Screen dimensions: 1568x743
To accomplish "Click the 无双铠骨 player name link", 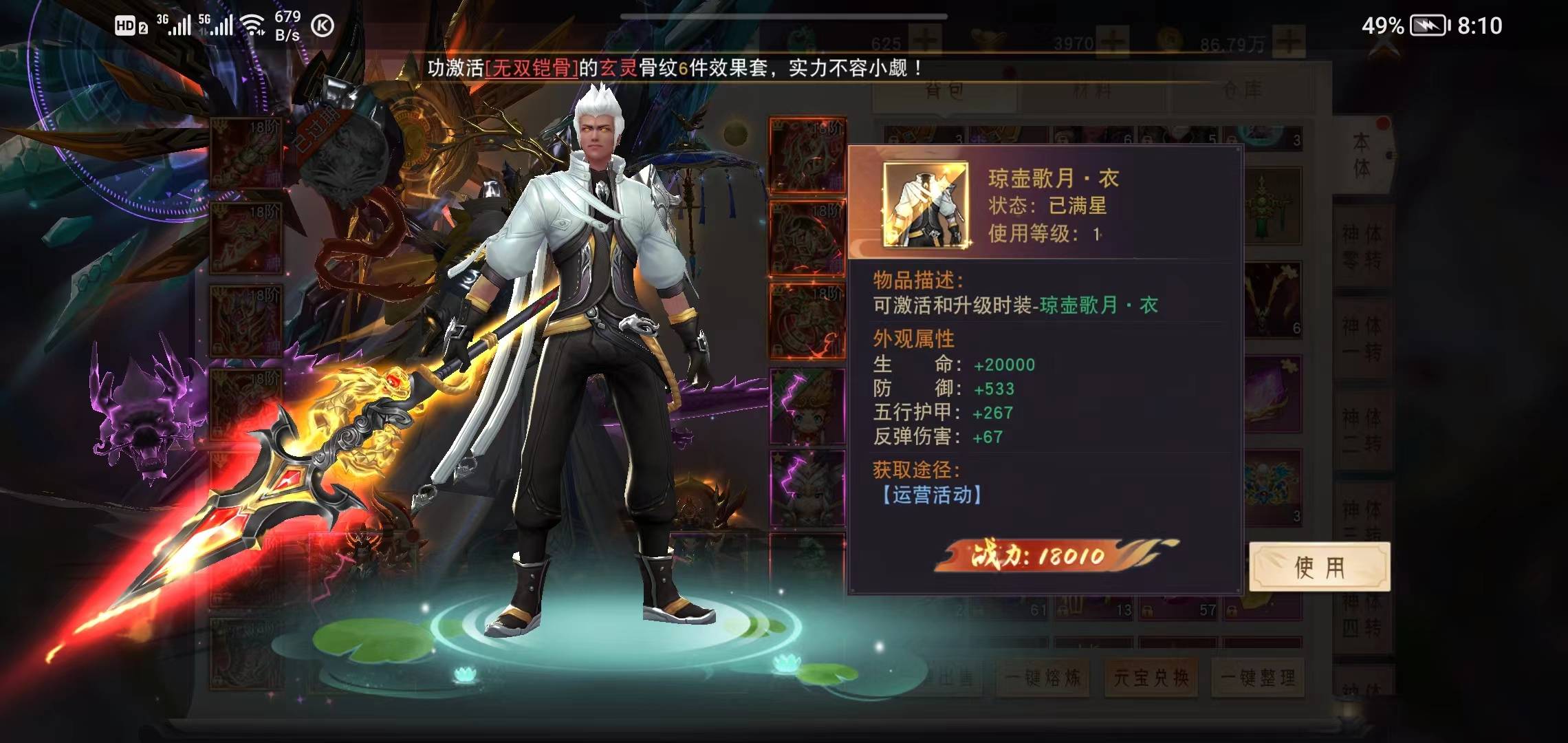I will pyautogui.click(x=532, y=68).
